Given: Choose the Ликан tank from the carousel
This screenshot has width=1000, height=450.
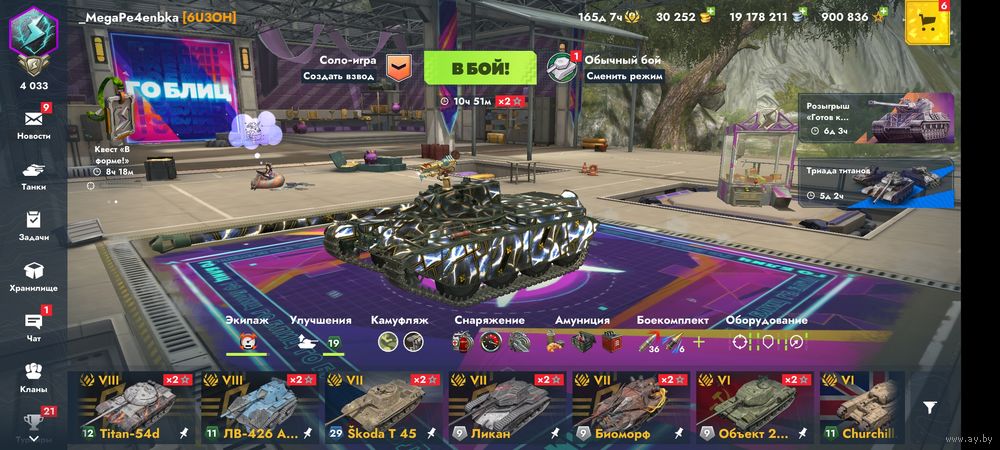Looking at the screenshot, I should [x=506, y=408].
